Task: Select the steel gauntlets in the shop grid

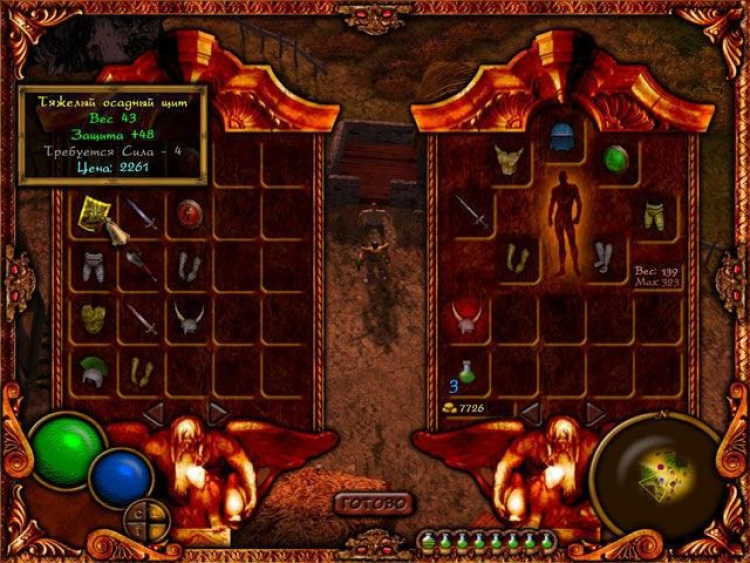Action: 189,265
